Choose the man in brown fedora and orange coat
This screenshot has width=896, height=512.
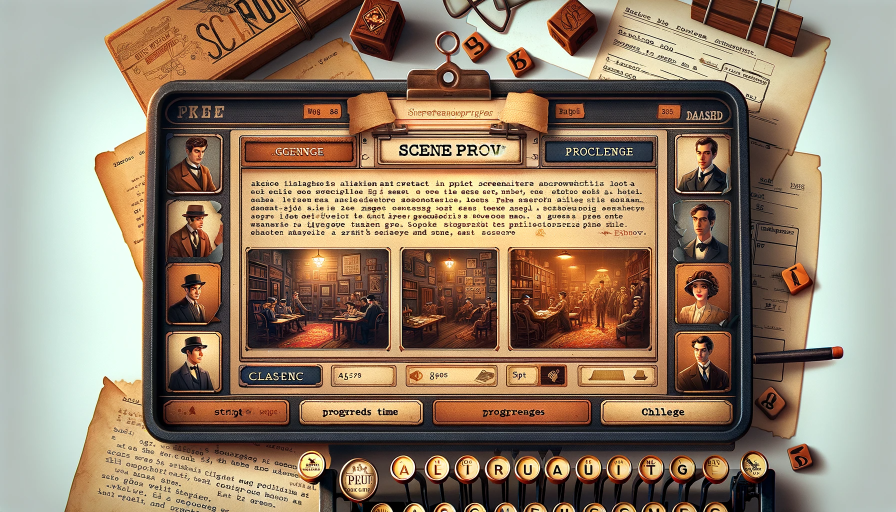click(193, 230)
